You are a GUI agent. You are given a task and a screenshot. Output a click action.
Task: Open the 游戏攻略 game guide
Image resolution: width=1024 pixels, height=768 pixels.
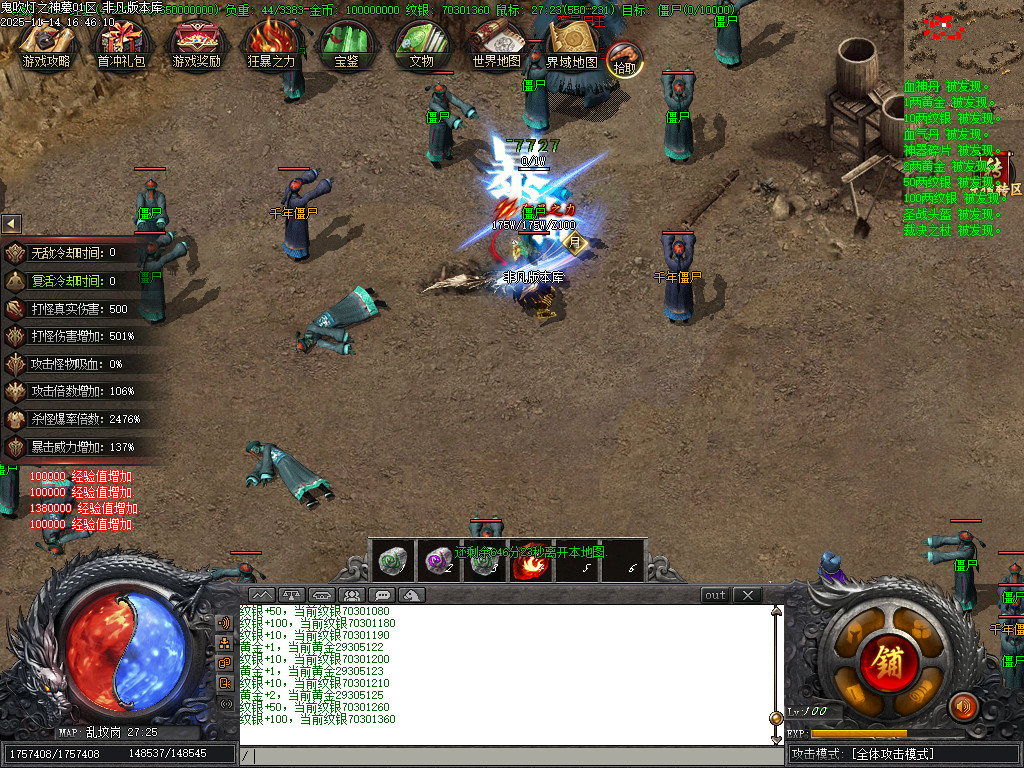pos(47,44)
